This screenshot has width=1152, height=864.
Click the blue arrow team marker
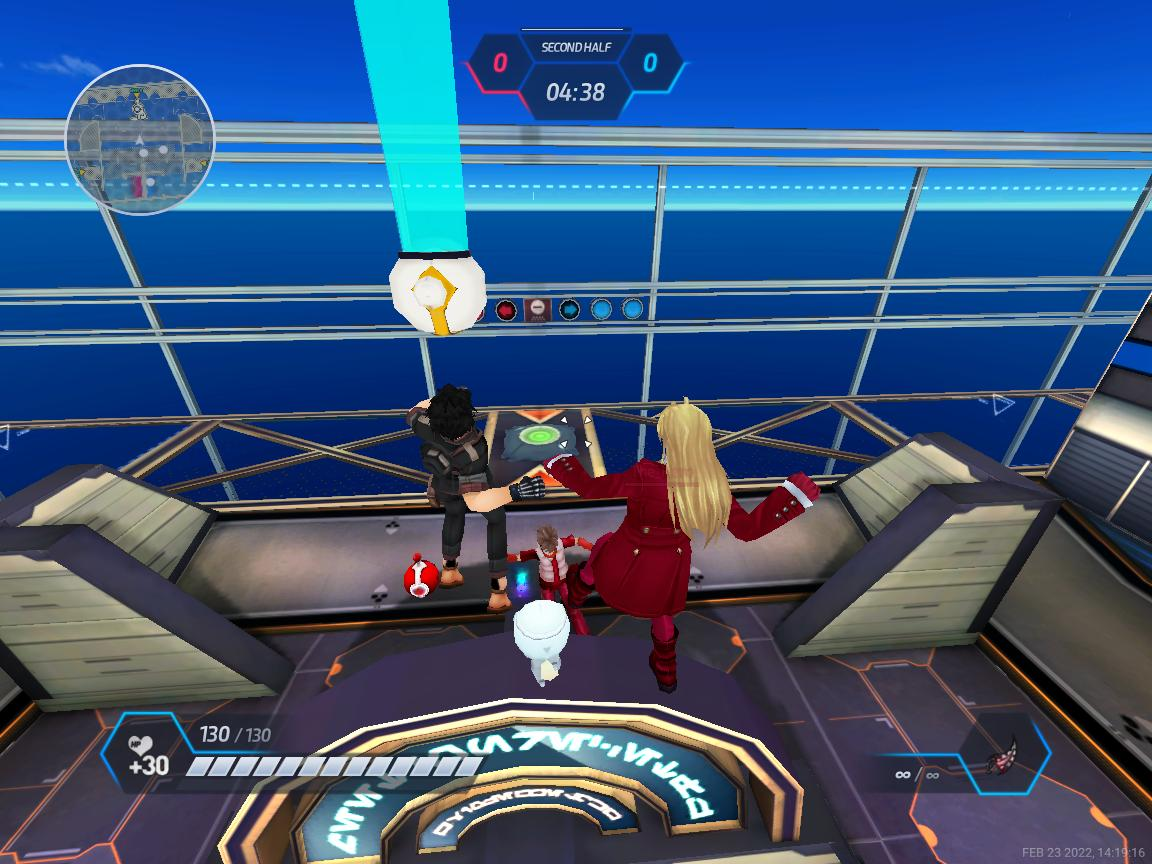click(x=570, y=310)
